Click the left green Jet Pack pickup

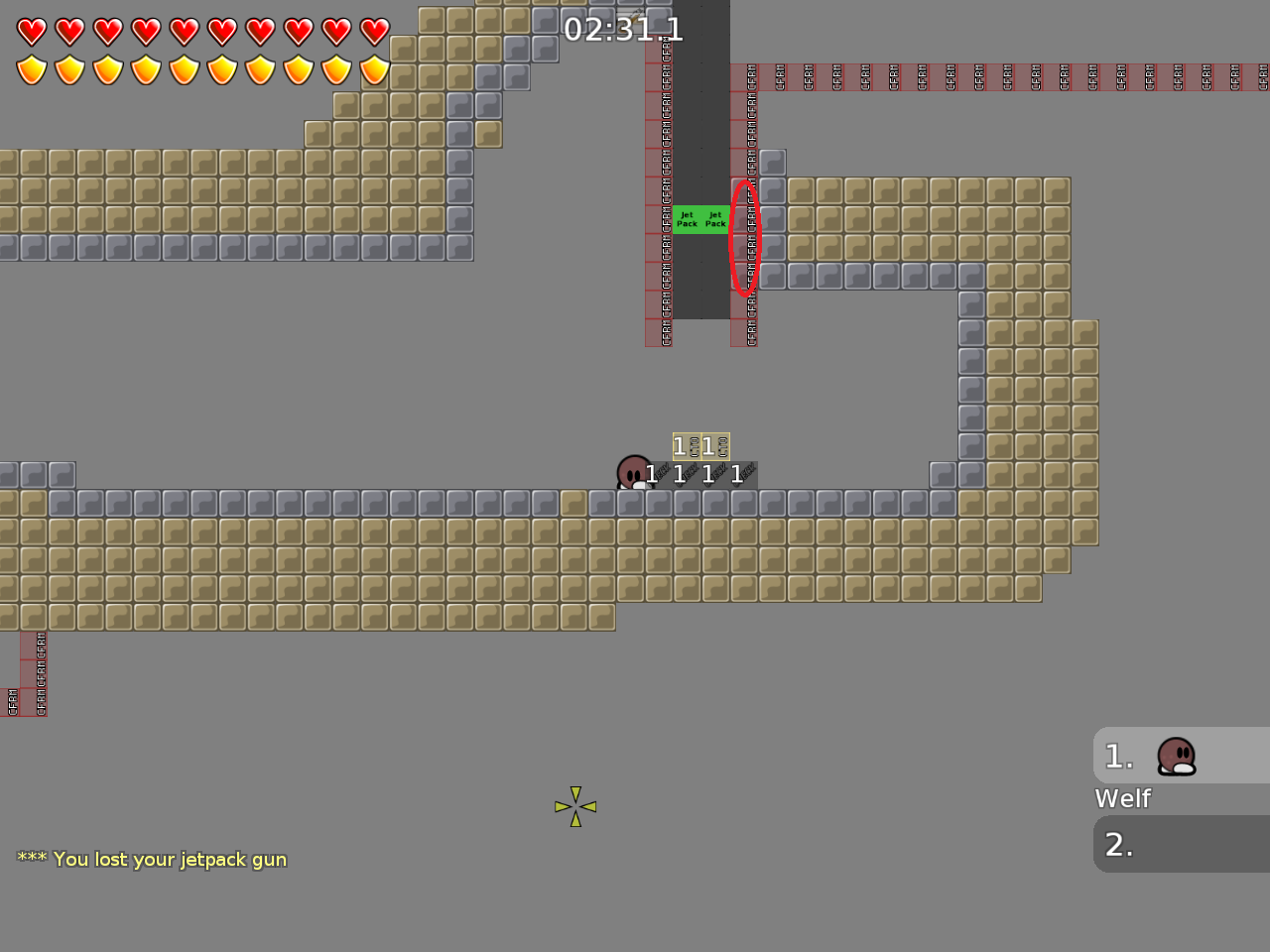click(687, 218)
